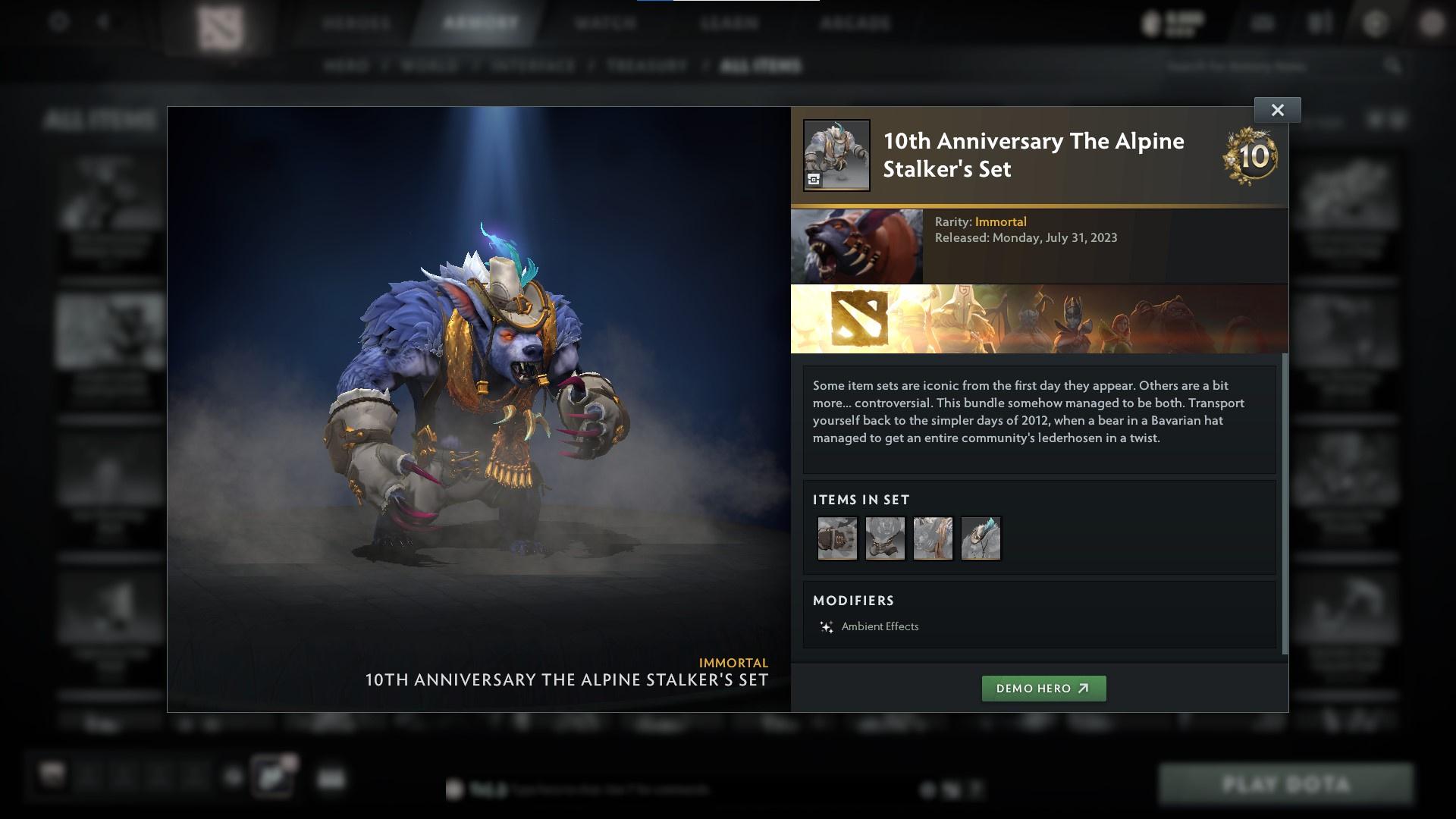The image size is (1456, 819).
Task: Click the Alpine Stalker's Set bundle icon
Action: pyautogui.click(x=836, y=154)
